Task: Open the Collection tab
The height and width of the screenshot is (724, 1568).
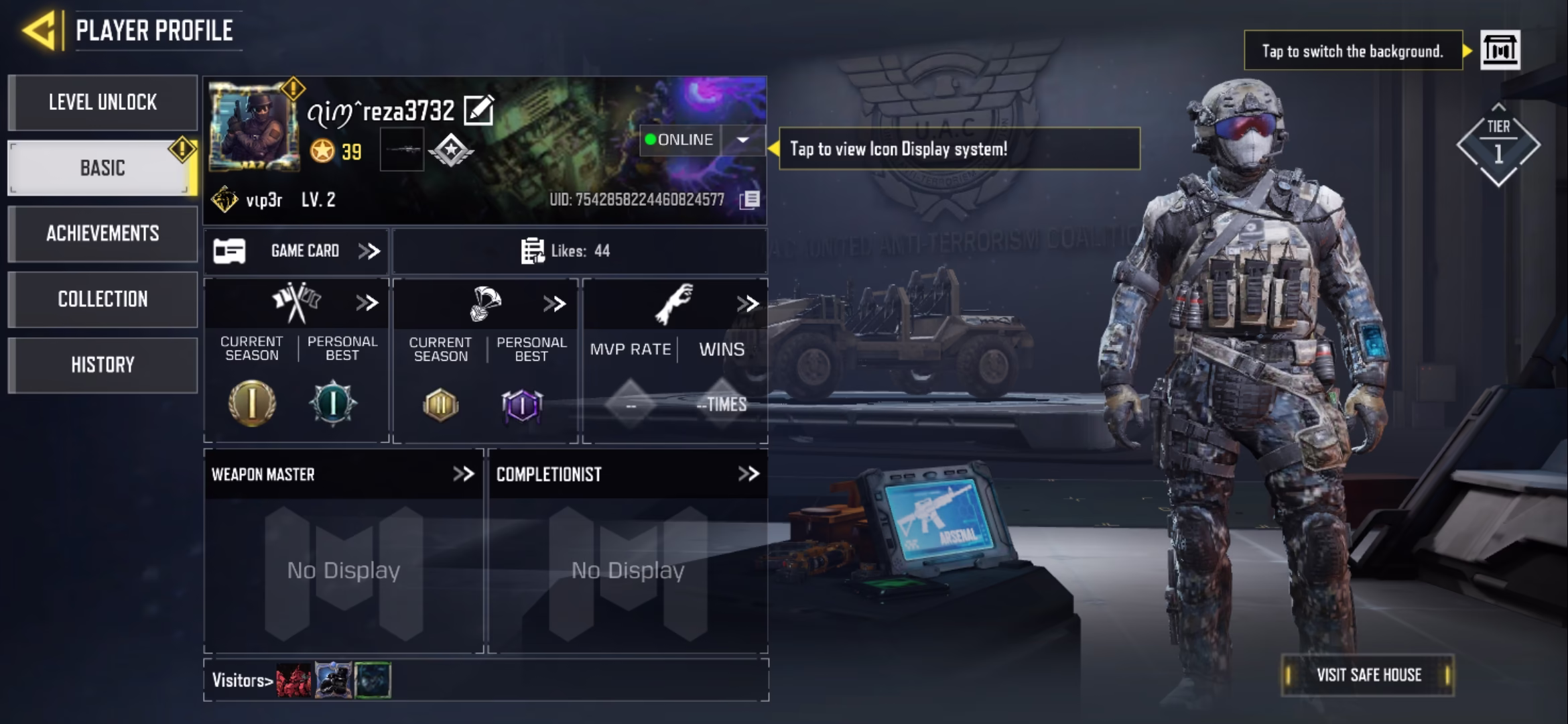Action: pos(103,299)
